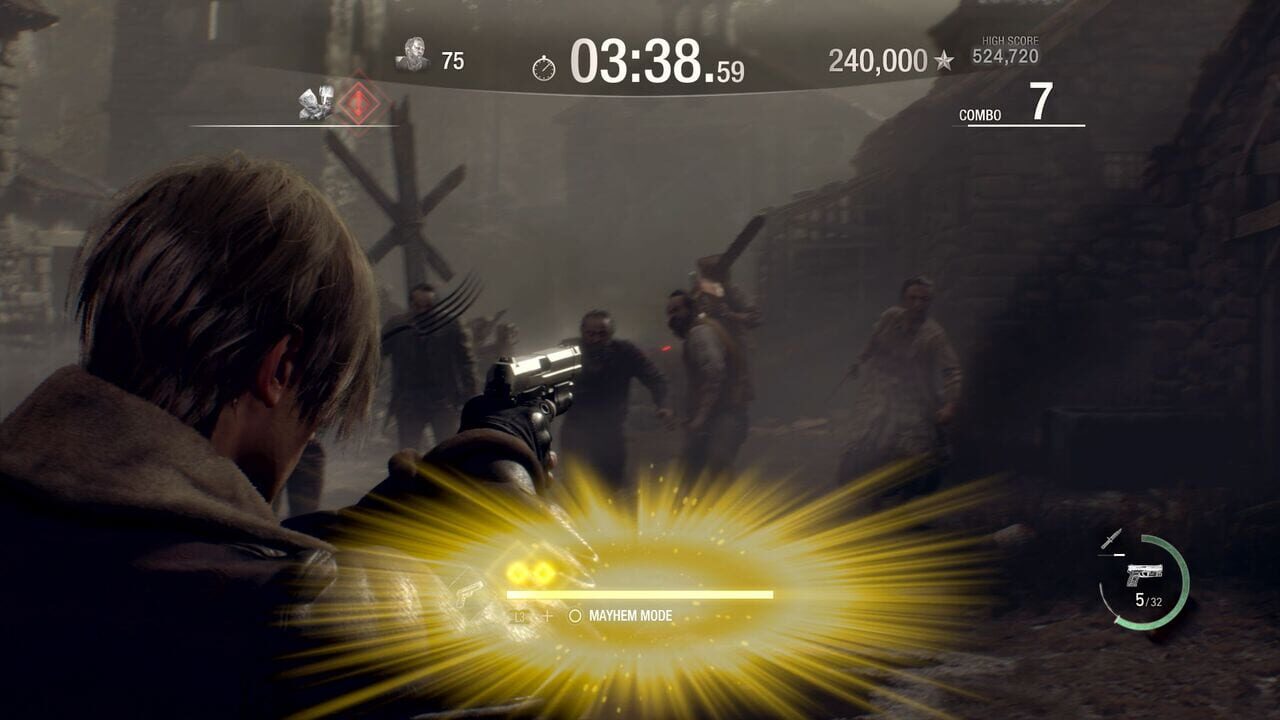Image resolution: width=1280 pixels, height=720 pixels.
Task: Select the white fist bonus icon
Action: click(x=316, y=103)
